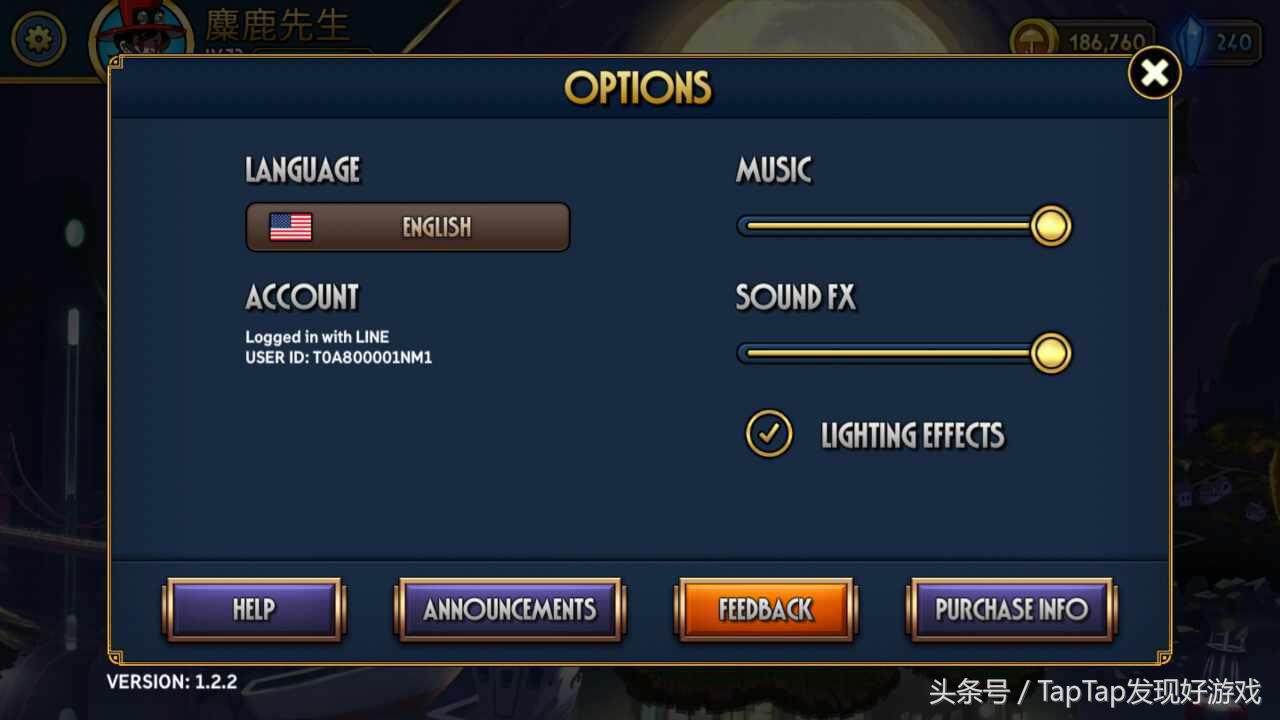The height and width of the screenshot is (720, 1280).
Task: Adjust the Music volume slider
Action: point(1050,226)
